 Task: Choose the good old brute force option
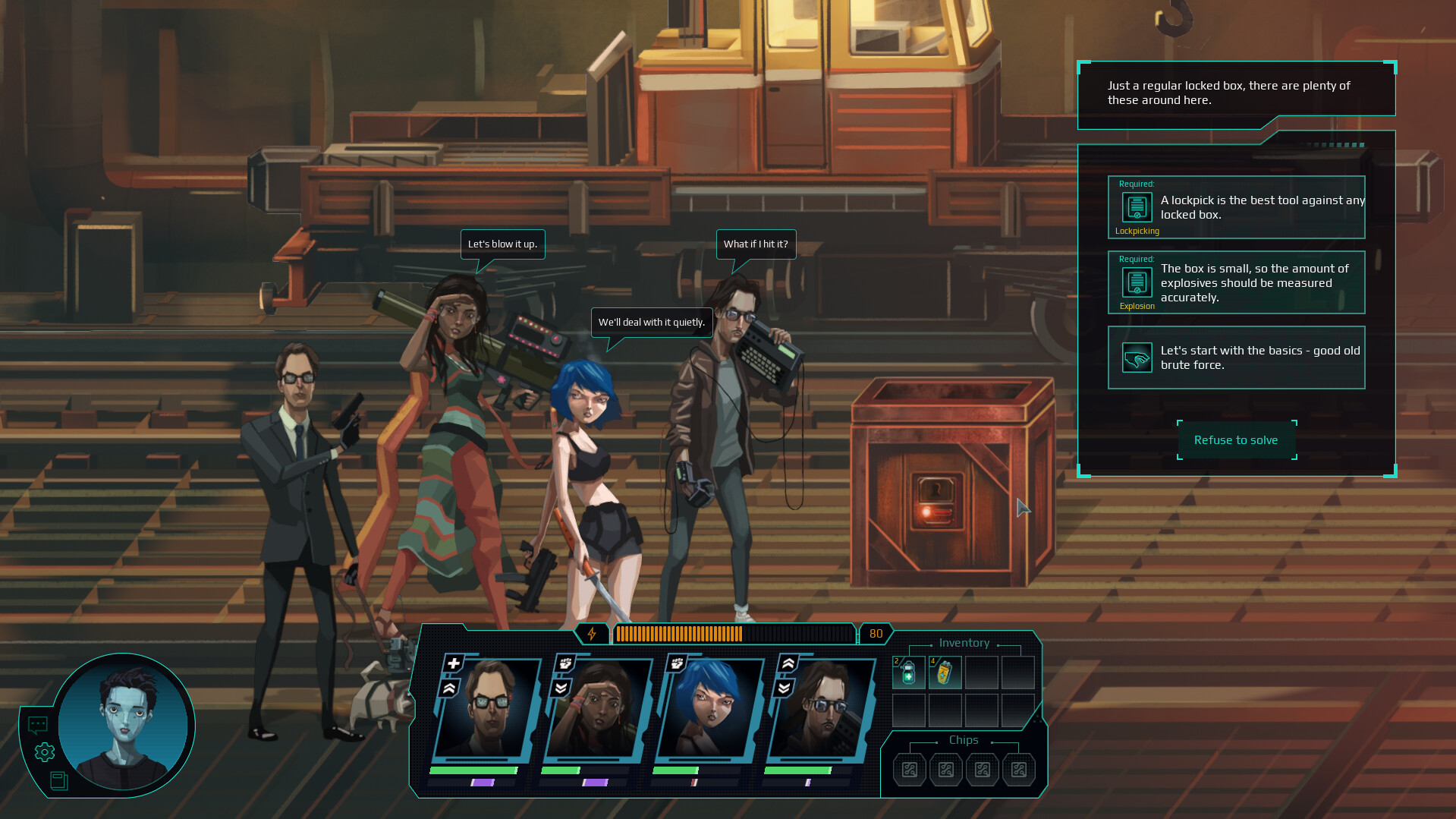(x=1236, y=358)
